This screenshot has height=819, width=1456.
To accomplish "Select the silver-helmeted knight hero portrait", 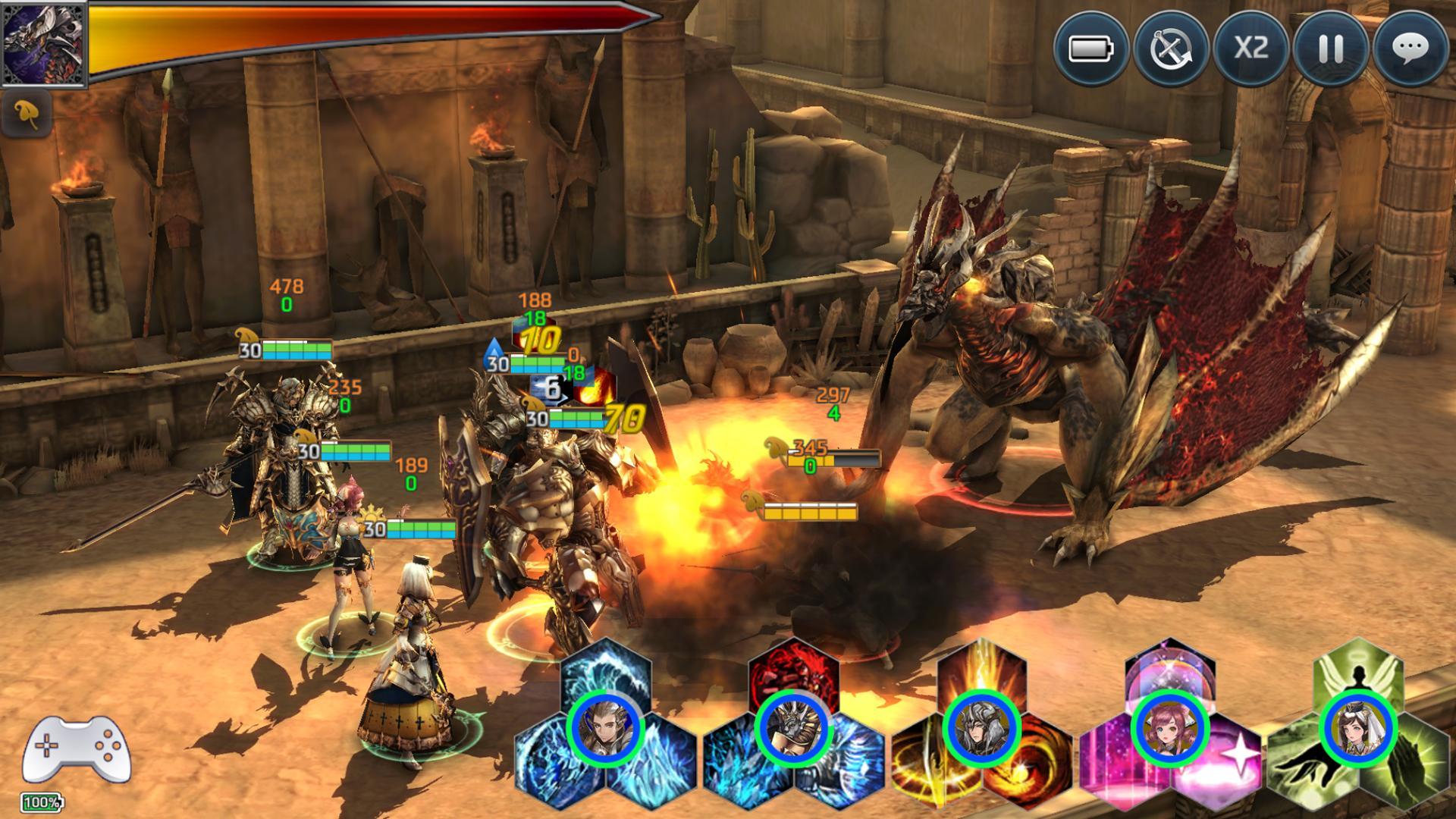I will (x=981, y=730).
